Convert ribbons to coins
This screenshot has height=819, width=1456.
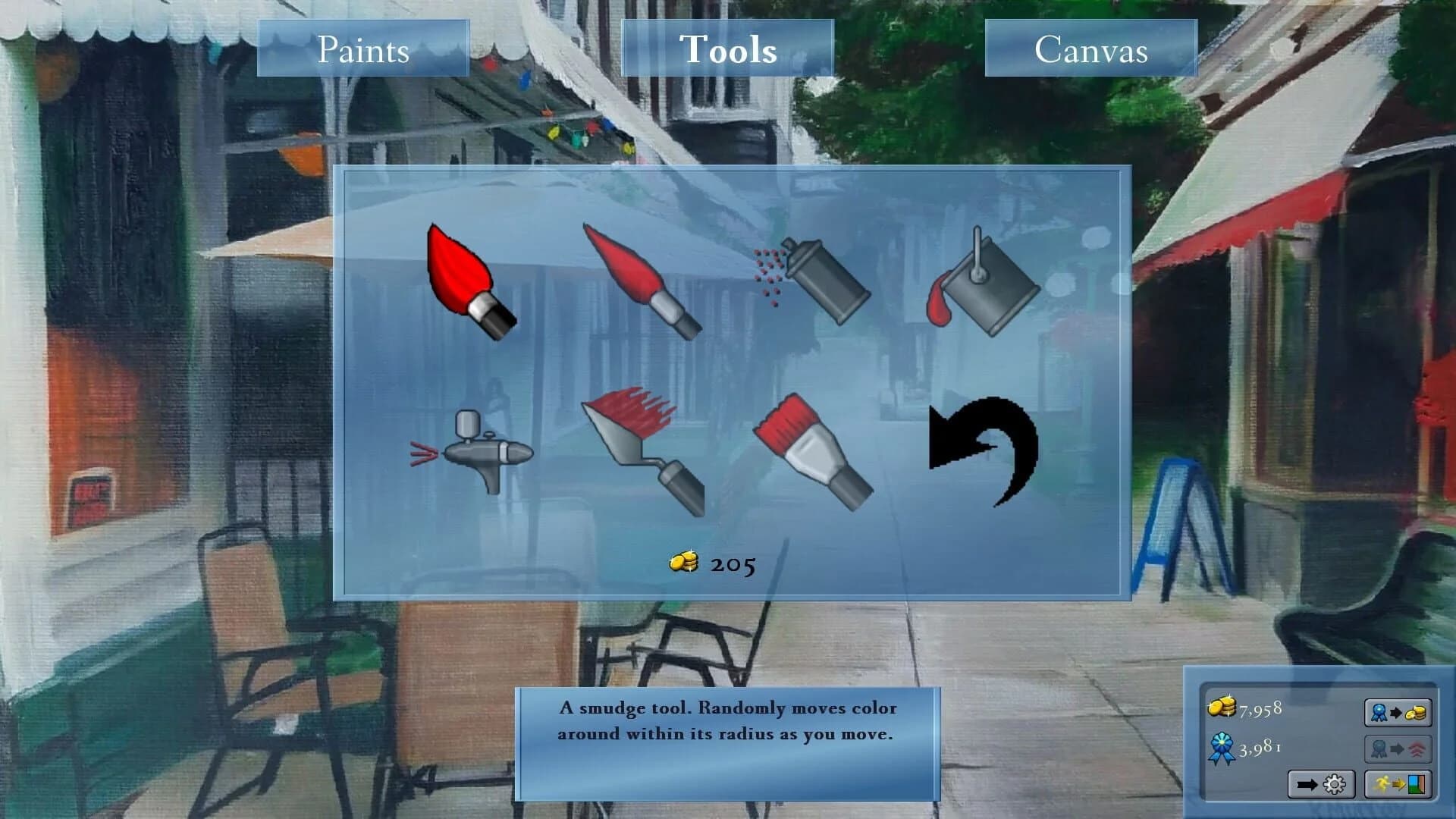click(x=1398, y=712)
